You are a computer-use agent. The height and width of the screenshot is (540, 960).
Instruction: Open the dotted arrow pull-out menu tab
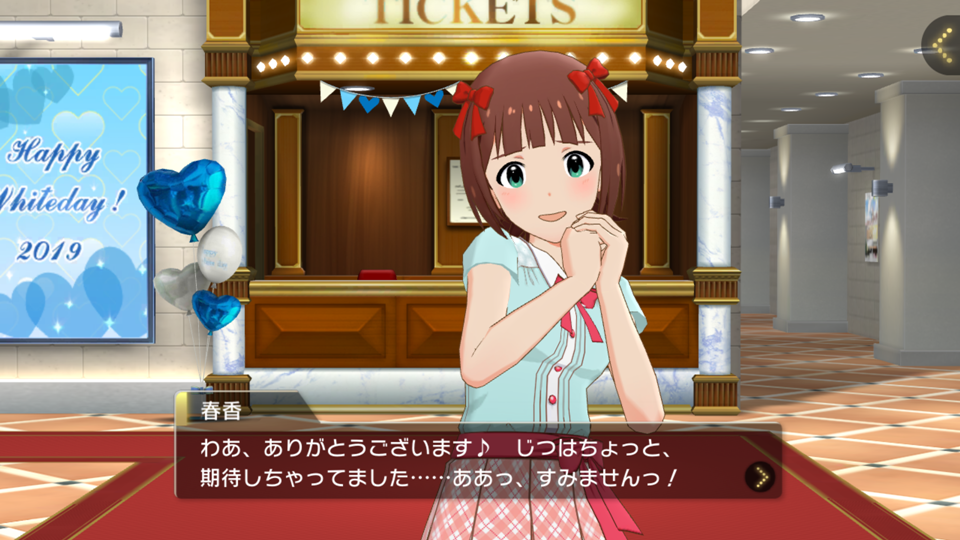tap(940, 45)
